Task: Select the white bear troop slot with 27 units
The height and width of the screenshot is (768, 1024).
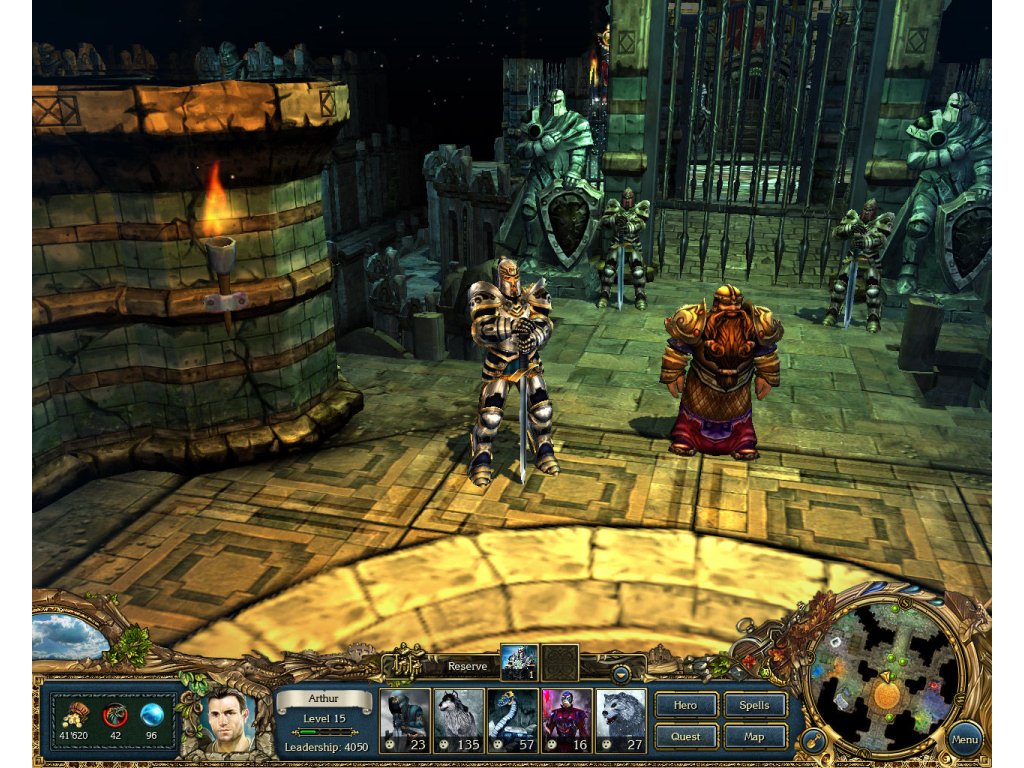Action: (621, 720)
